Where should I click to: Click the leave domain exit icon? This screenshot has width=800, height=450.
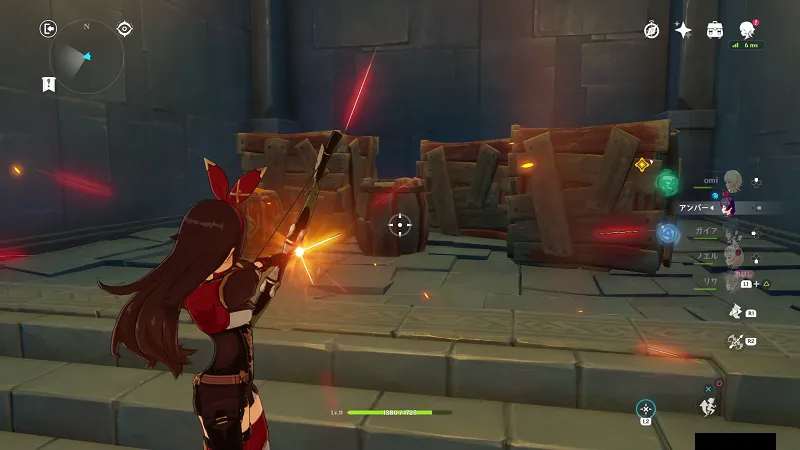pyautogui.click(x=48, y=30)
